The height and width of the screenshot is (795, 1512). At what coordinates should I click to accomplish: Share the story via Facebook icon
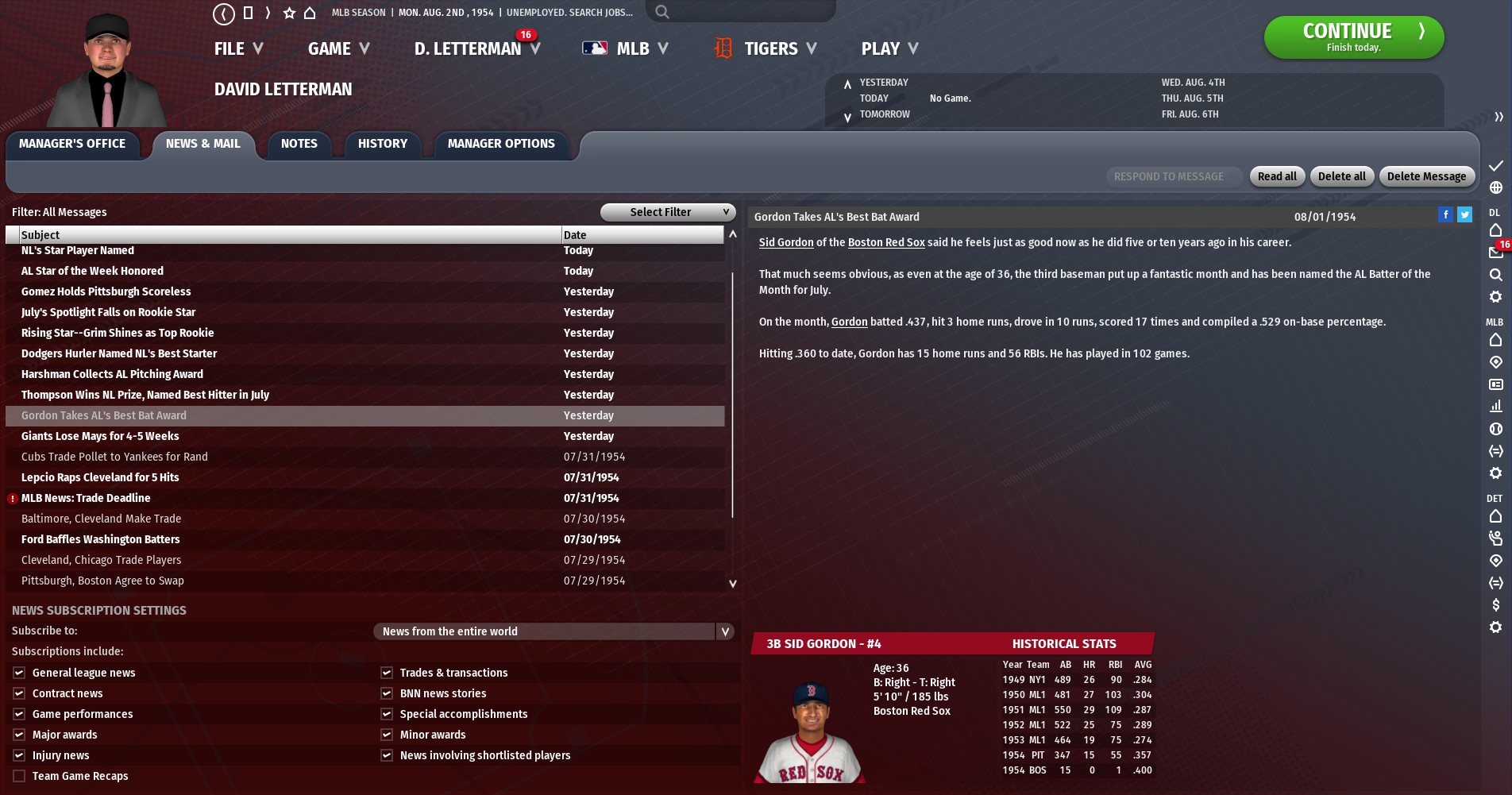pos(1445,214)
